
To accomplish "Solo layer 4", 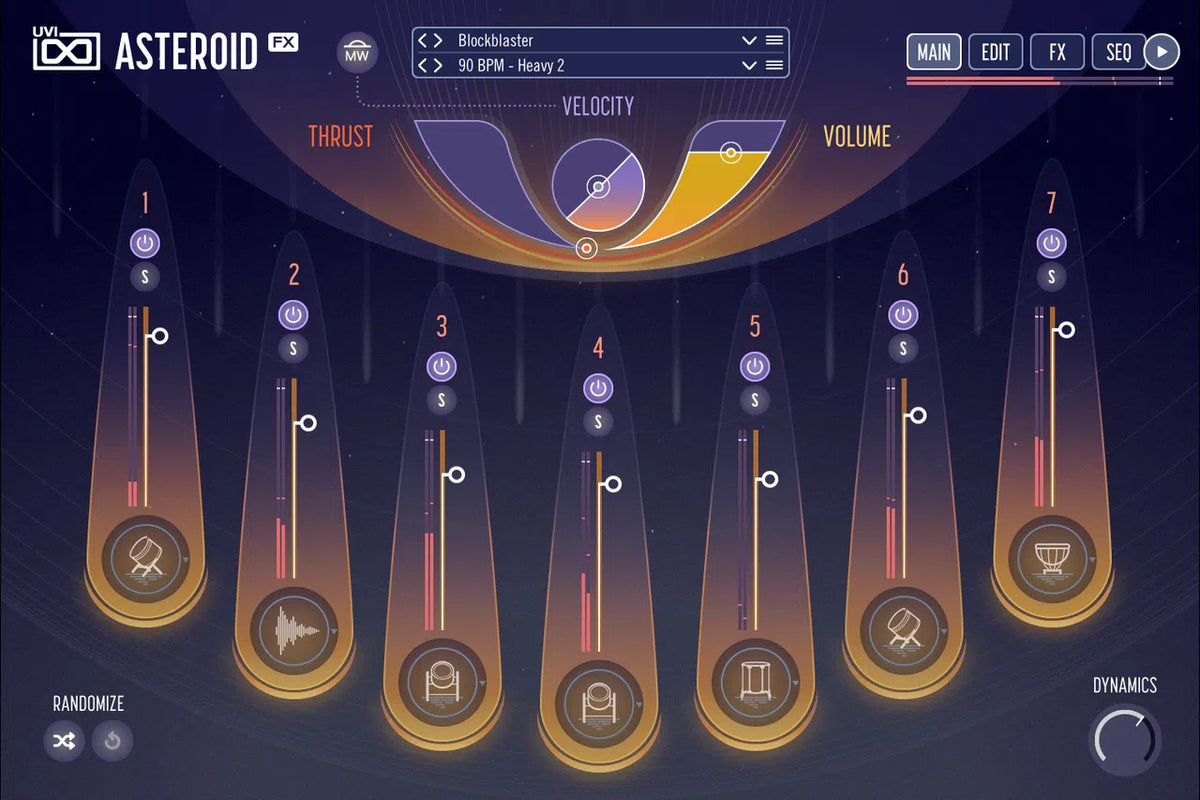I will 598,422.
